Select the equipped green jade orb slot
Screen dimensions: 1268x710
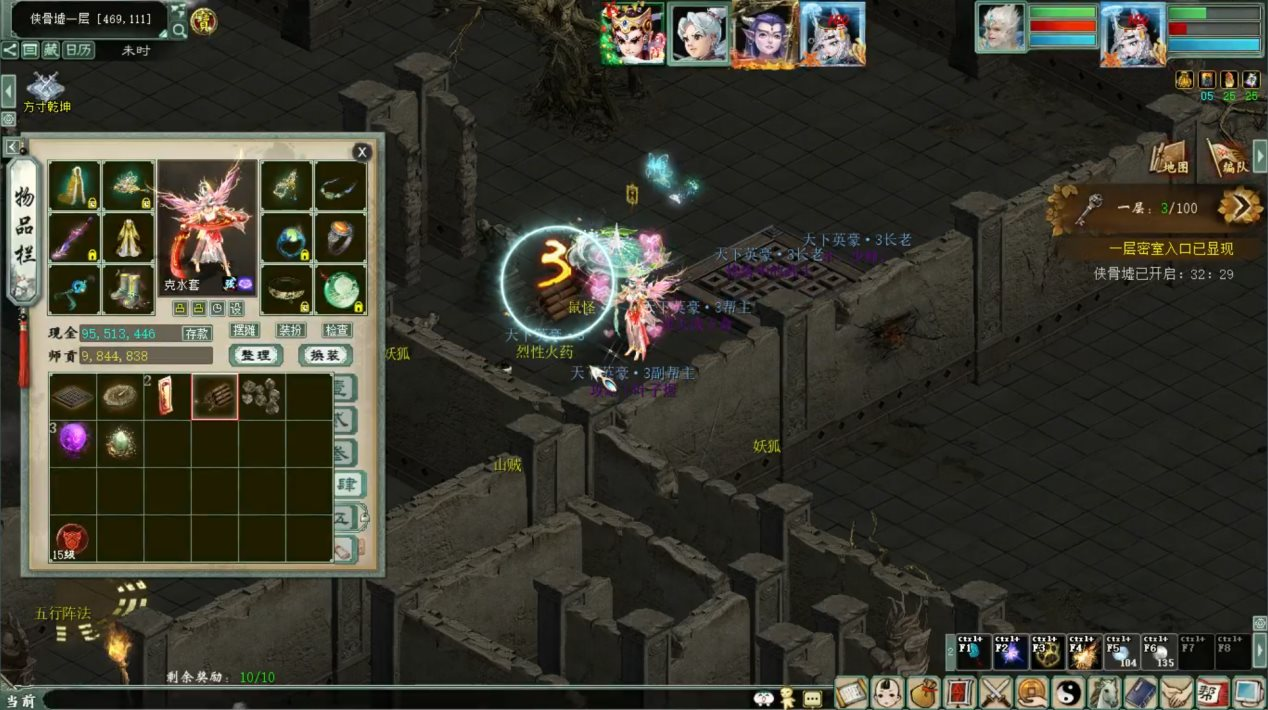click(340, 288)
